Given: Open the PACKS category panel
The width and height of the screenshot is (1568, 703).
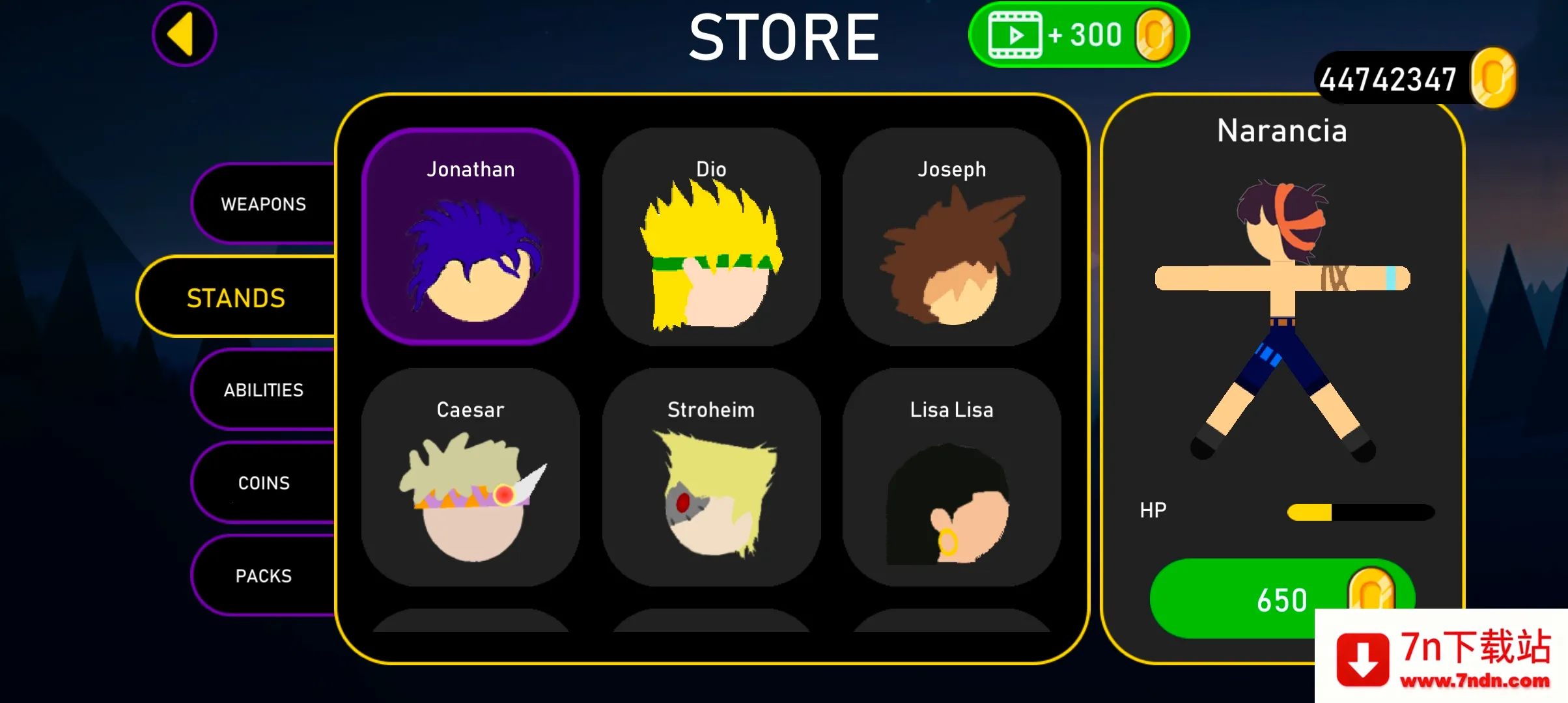Looking at the screenshot, I should (263, 575).
